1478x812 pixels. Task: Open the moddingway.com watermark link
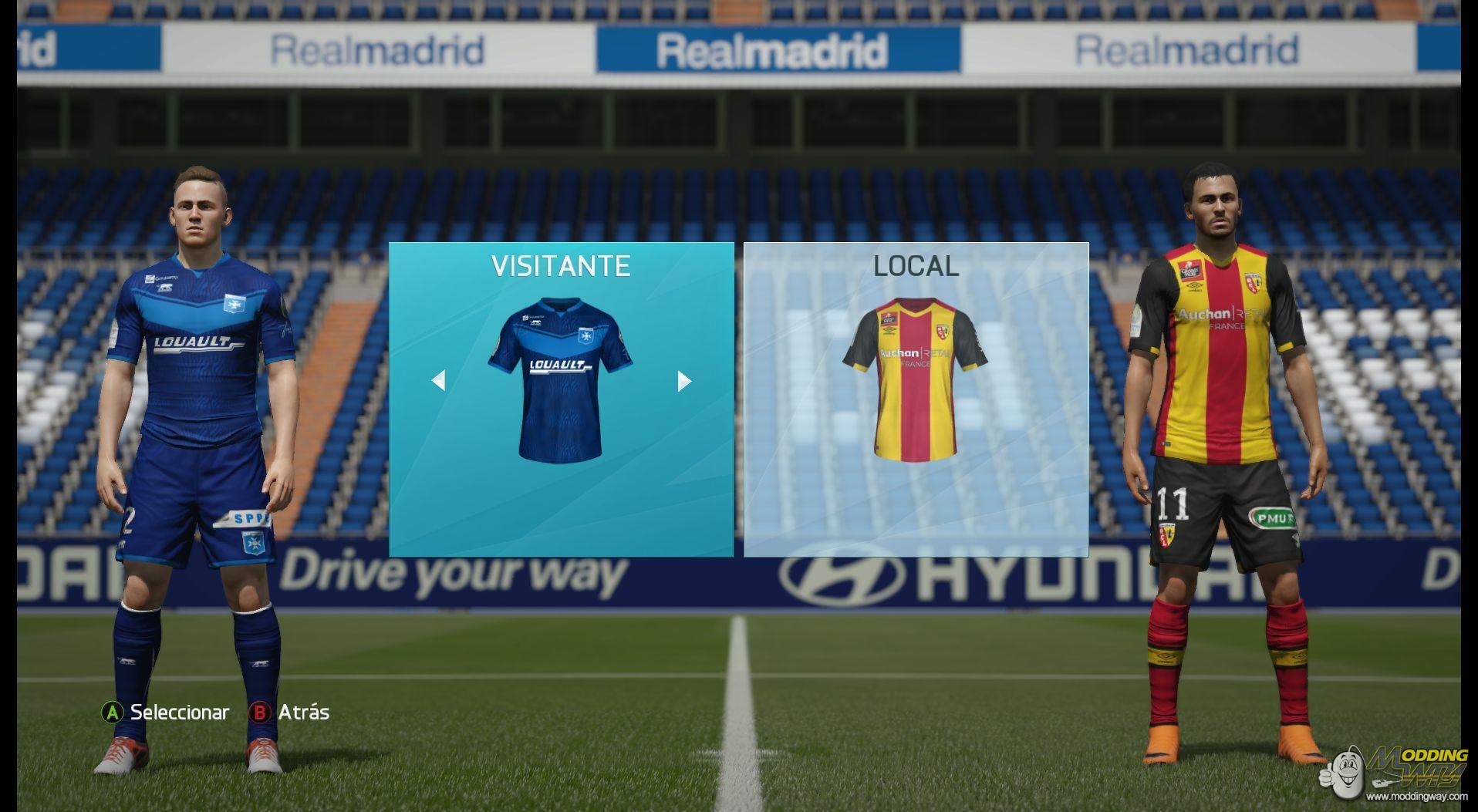tap(1416, 796)
